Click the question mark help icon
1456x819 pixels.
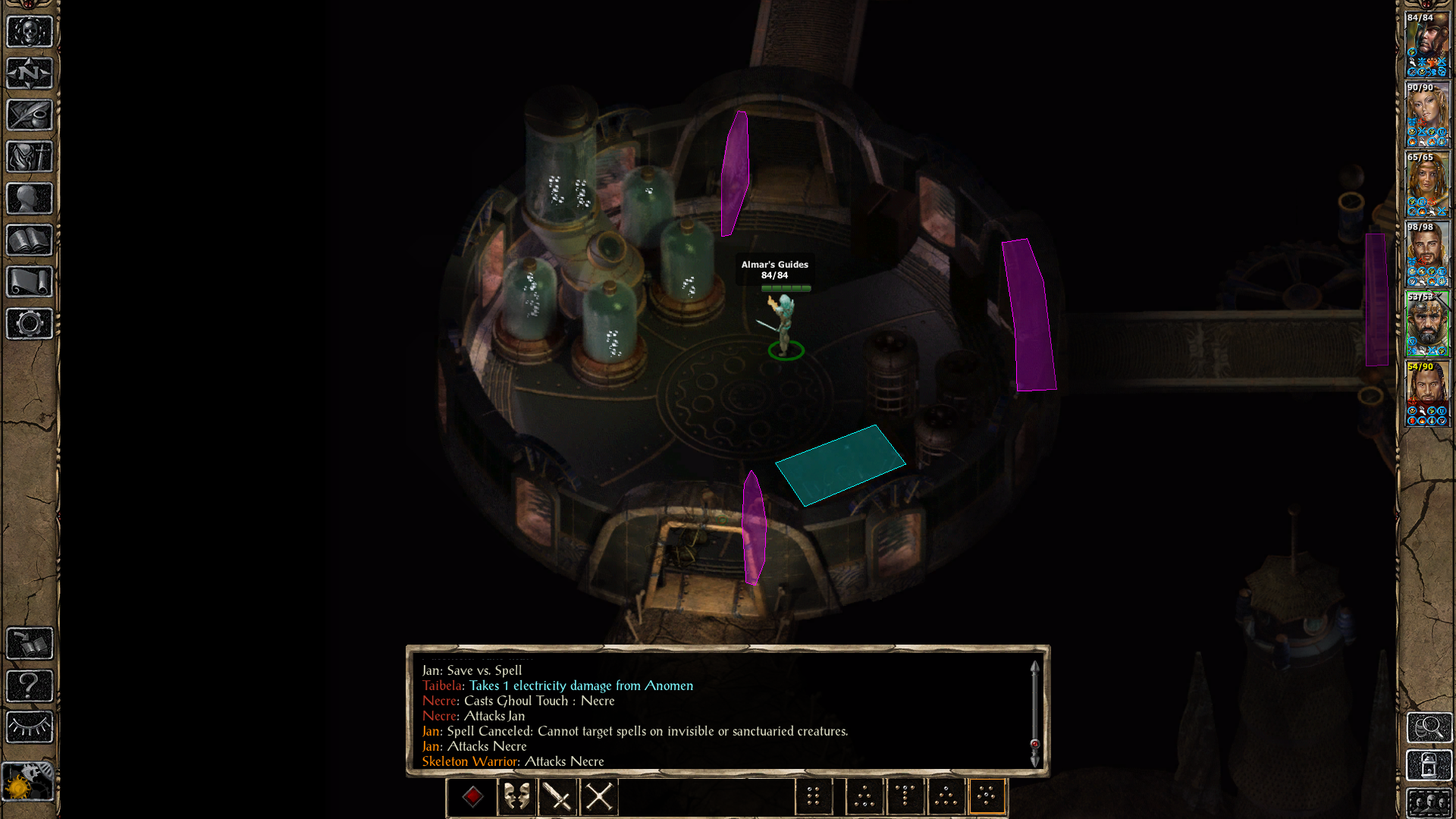(28, 685)
